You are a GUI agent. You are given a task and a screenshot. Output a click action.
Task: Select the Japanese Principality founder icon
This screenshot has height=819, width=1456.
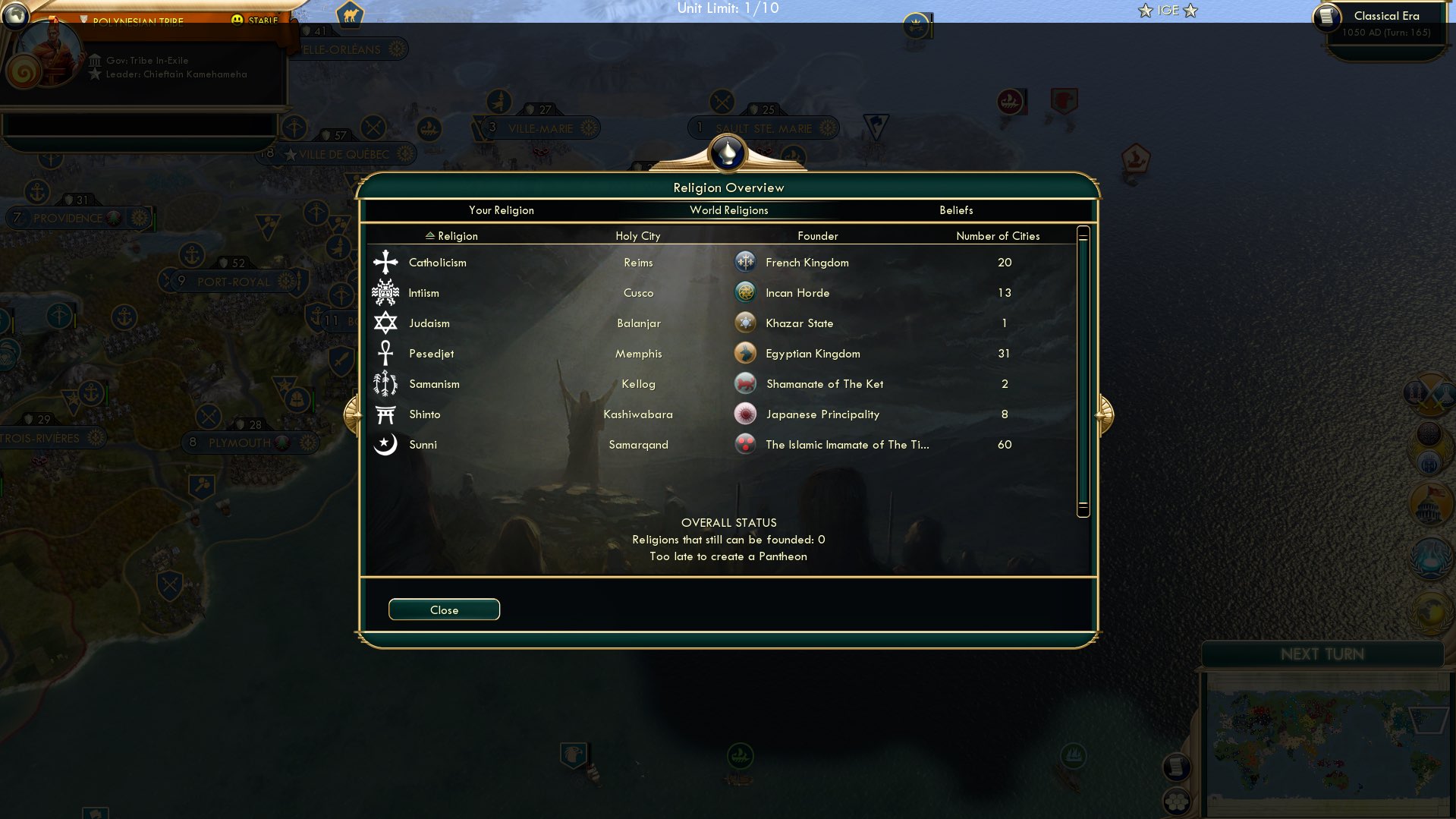coord(744,414)
